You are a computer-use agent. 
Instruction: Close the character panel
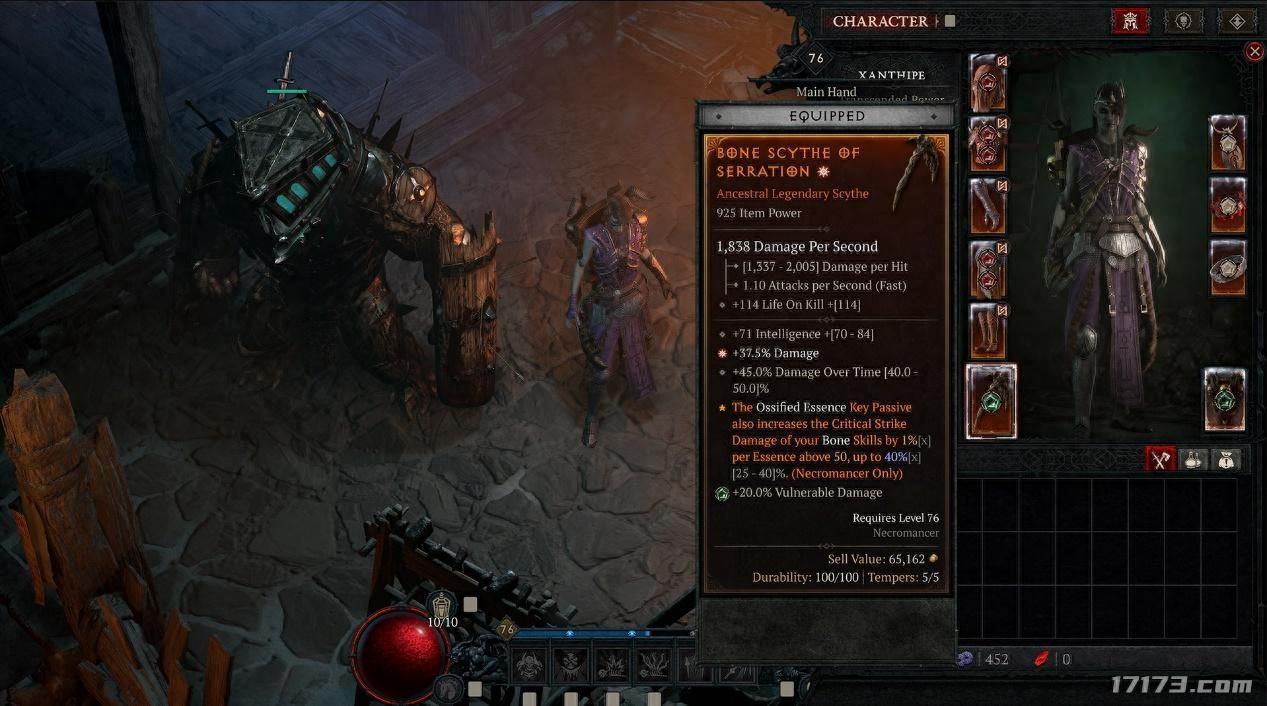tap(1255, 51)
